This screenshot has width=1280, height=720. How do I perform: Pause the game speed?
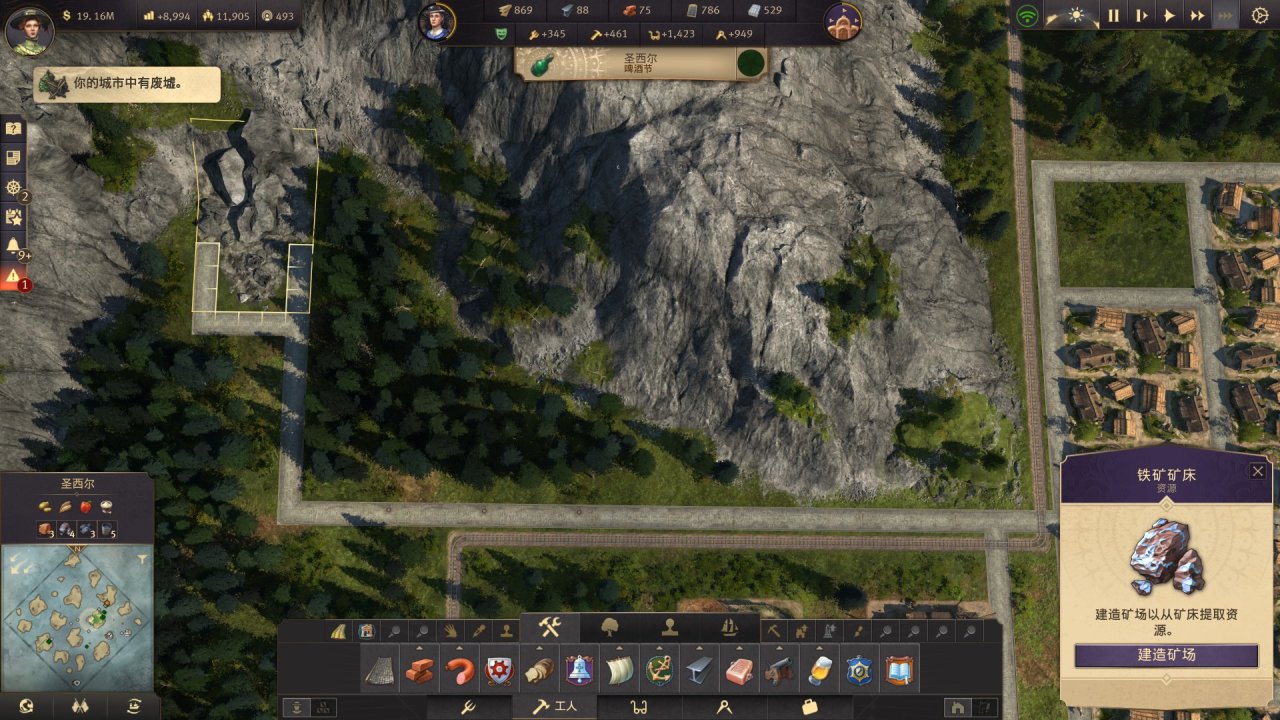click(x=1113, y=16)
